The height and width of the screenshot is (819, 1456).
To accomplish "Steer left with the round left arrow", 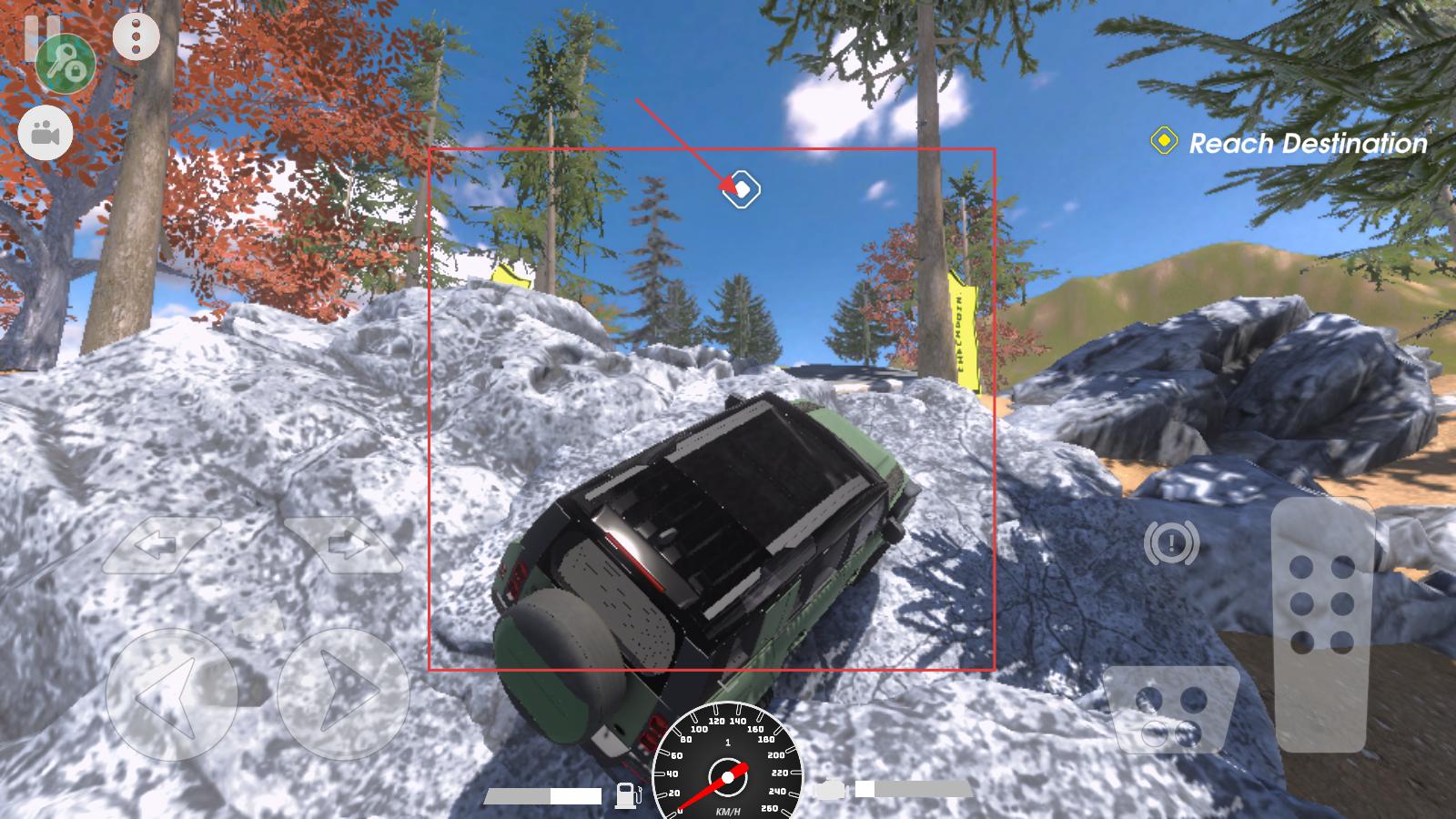I will point(171,695).
